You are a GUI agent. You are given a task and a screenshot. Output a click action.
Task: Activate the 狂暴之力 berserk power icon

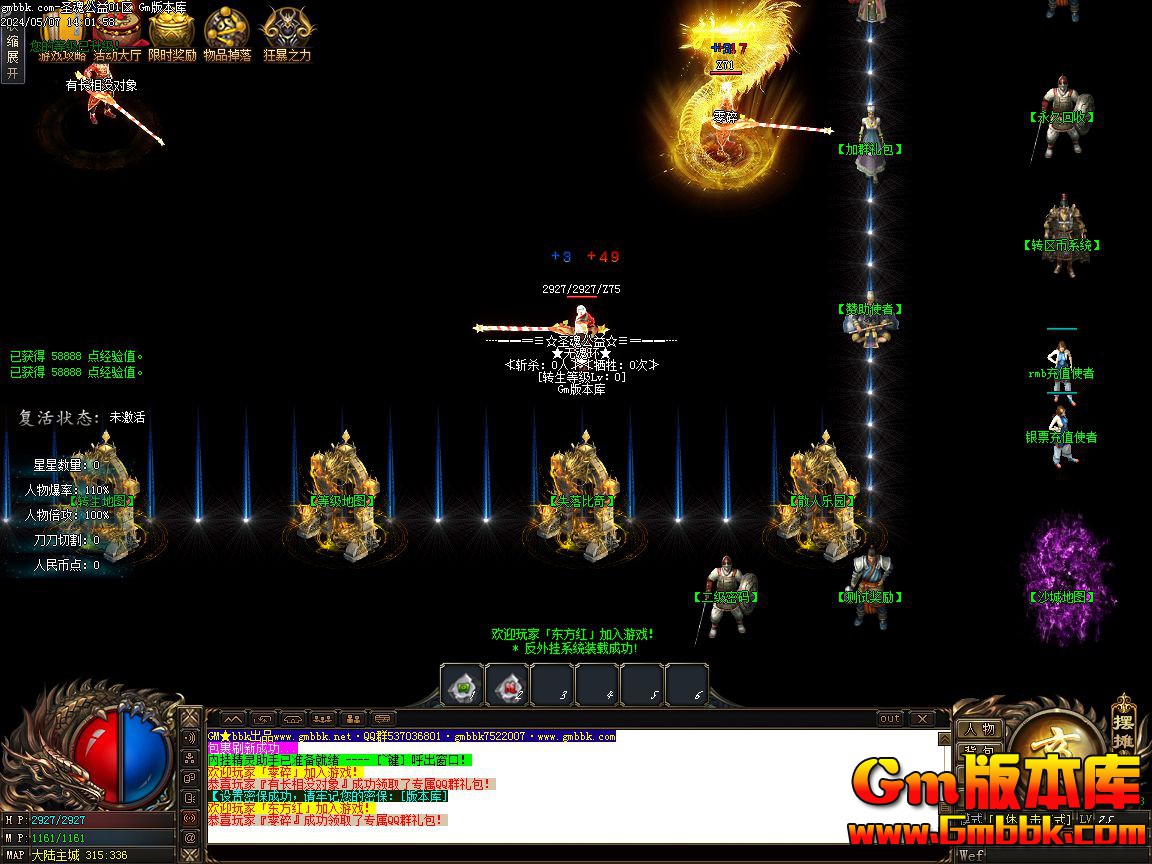287,36
